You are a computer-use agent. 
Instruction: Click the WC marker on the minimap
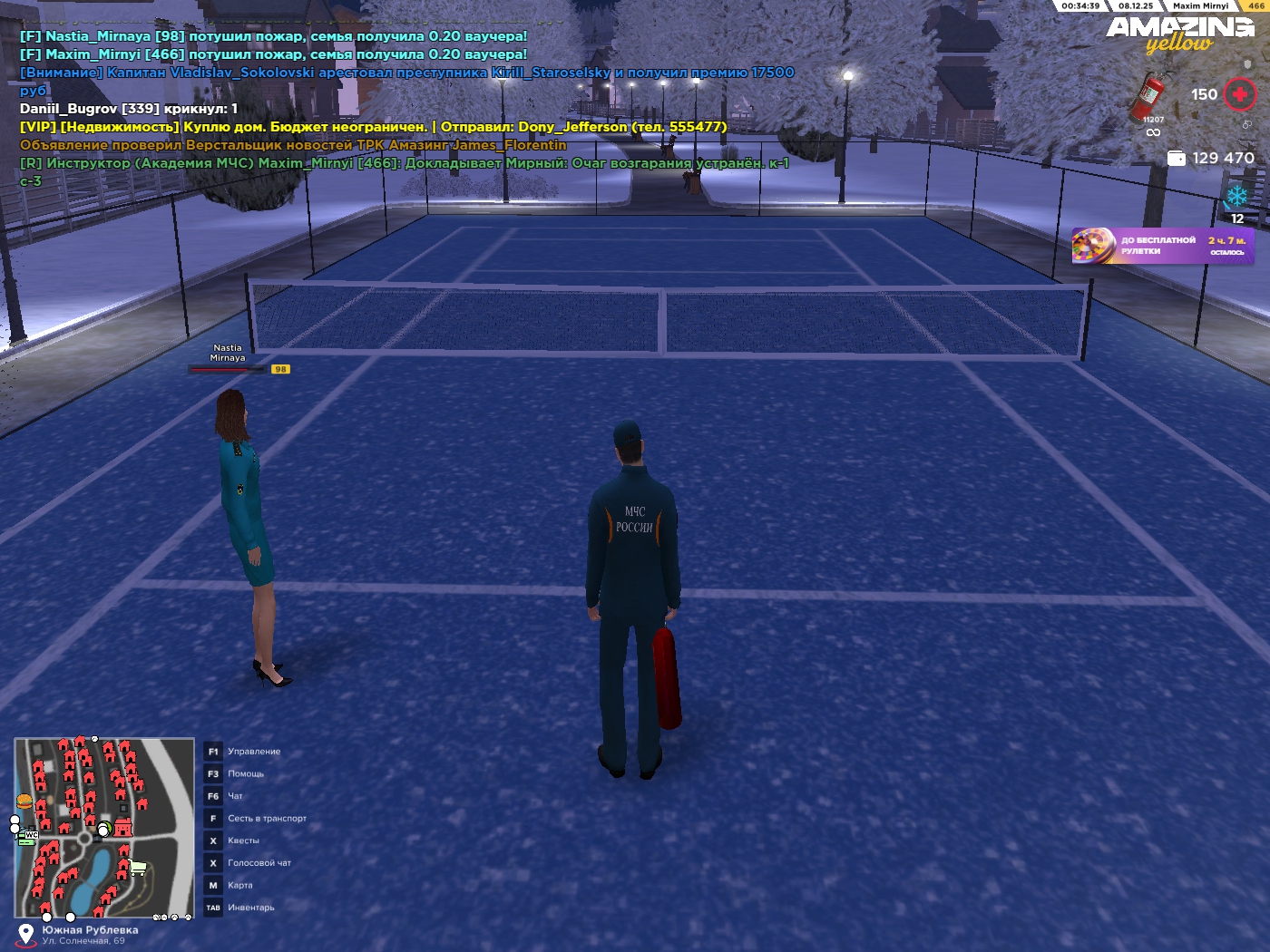click(31, 835)
